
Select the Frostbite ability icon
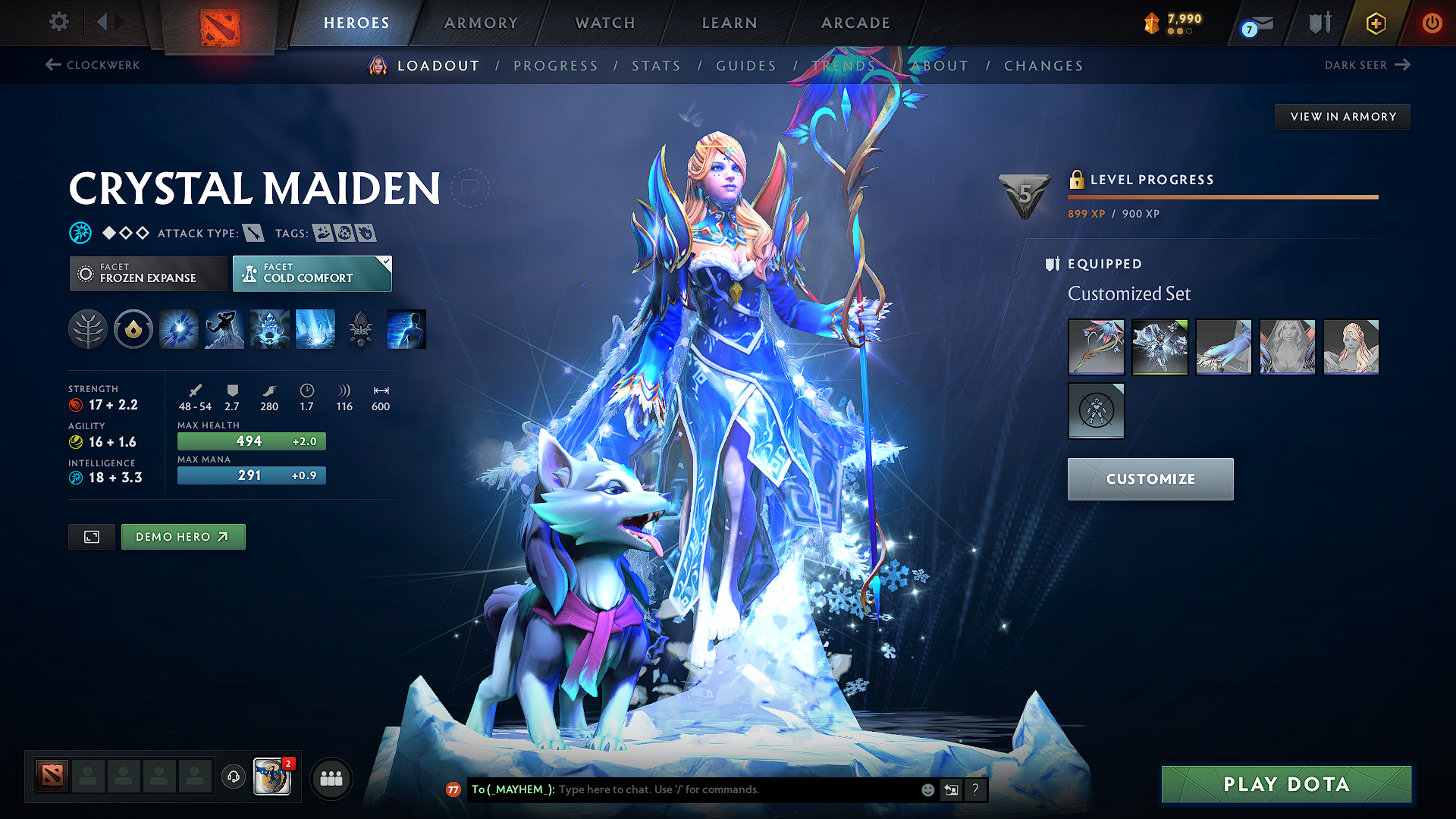click(x=224, y=328)
